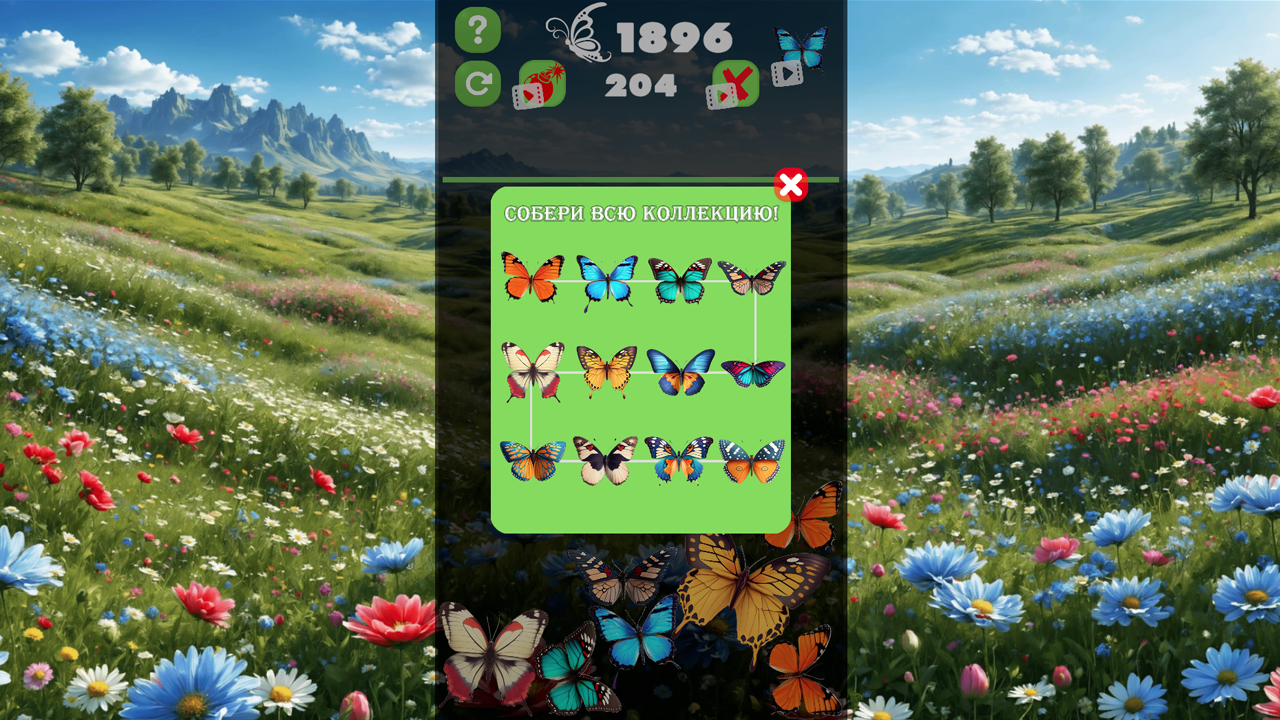Click the СОБЕРИ ВСЮ КОЛЛЕКЦИЮ title
Image resolution: width=1280 pixels, height=720 pixels.
643,211
